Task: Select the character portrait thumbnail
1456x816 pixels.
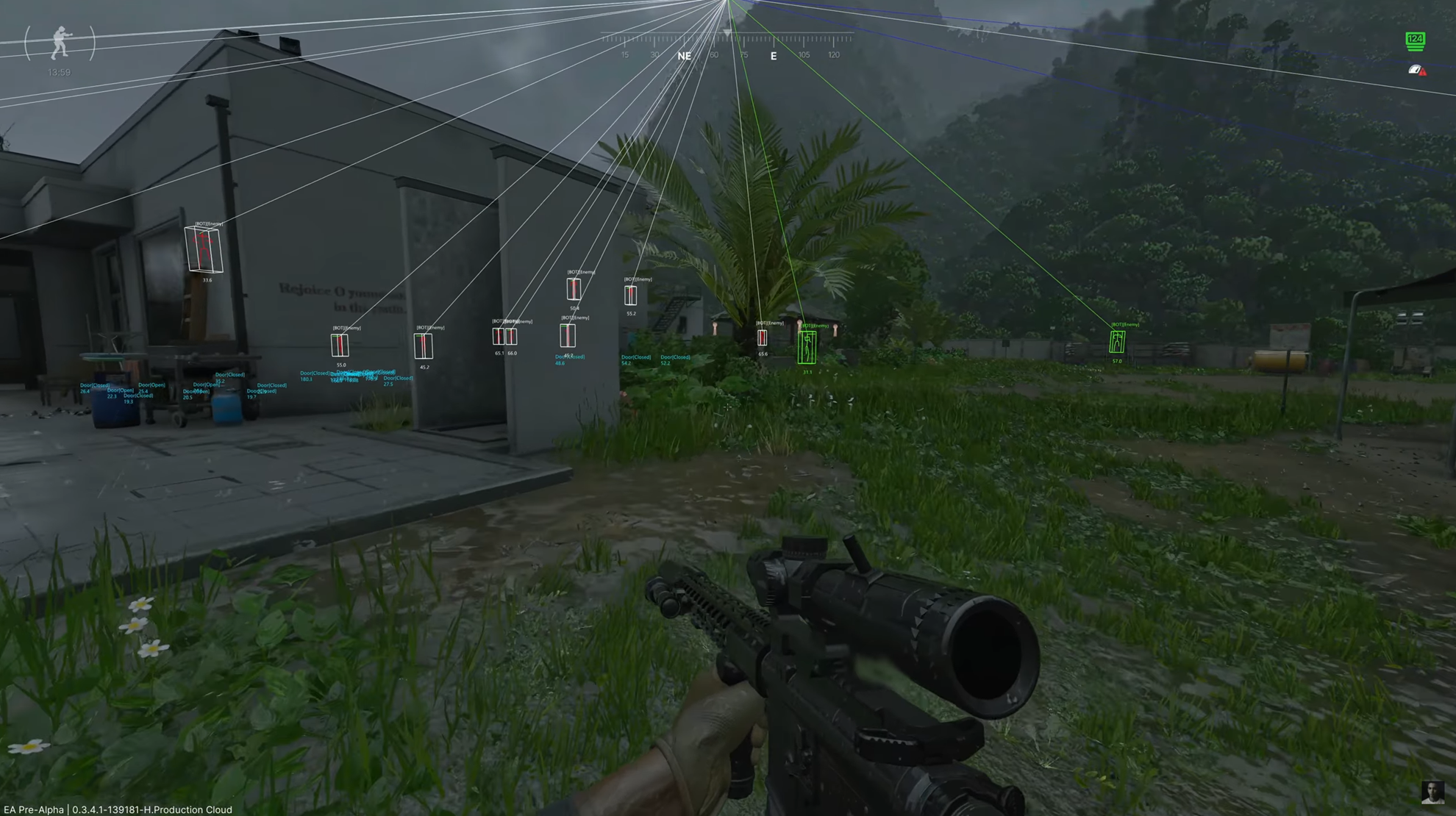Action: point(1432,792)
